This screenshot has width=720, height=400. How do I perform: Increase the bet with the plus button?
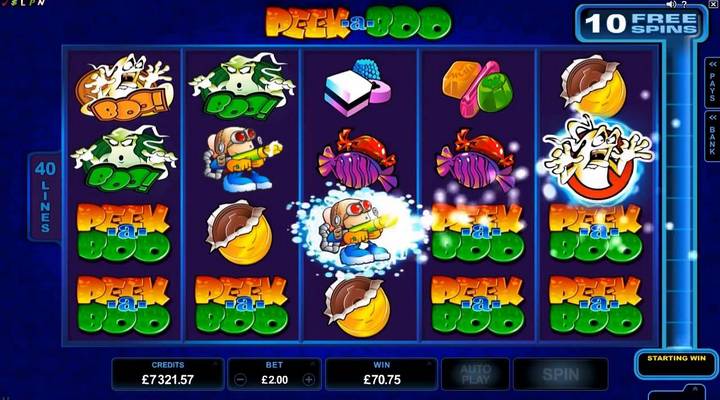point(308,380)
